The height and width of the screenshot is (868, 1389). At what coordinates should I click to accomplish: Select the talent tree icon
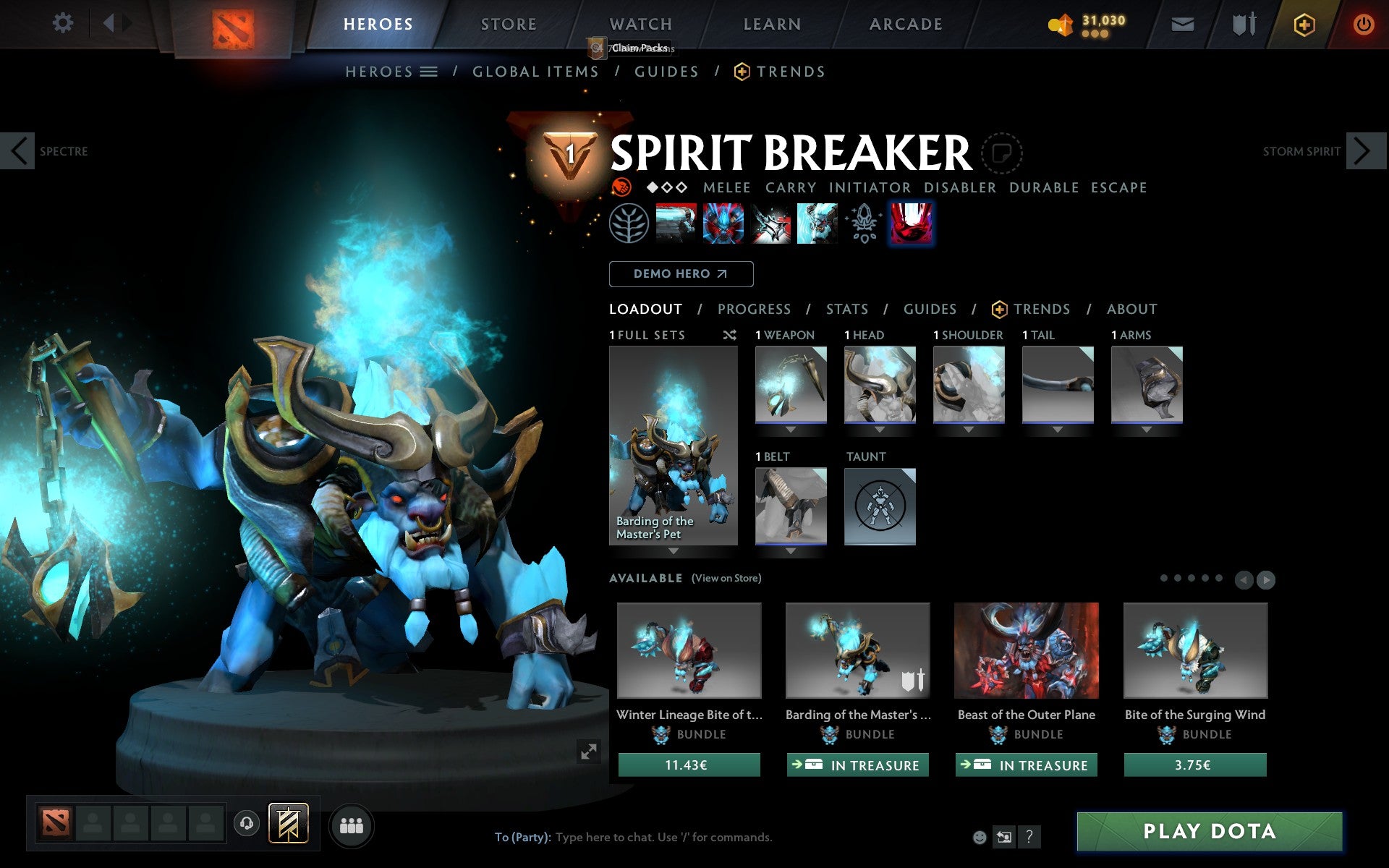pyautogui.click(x=629, y=223)
